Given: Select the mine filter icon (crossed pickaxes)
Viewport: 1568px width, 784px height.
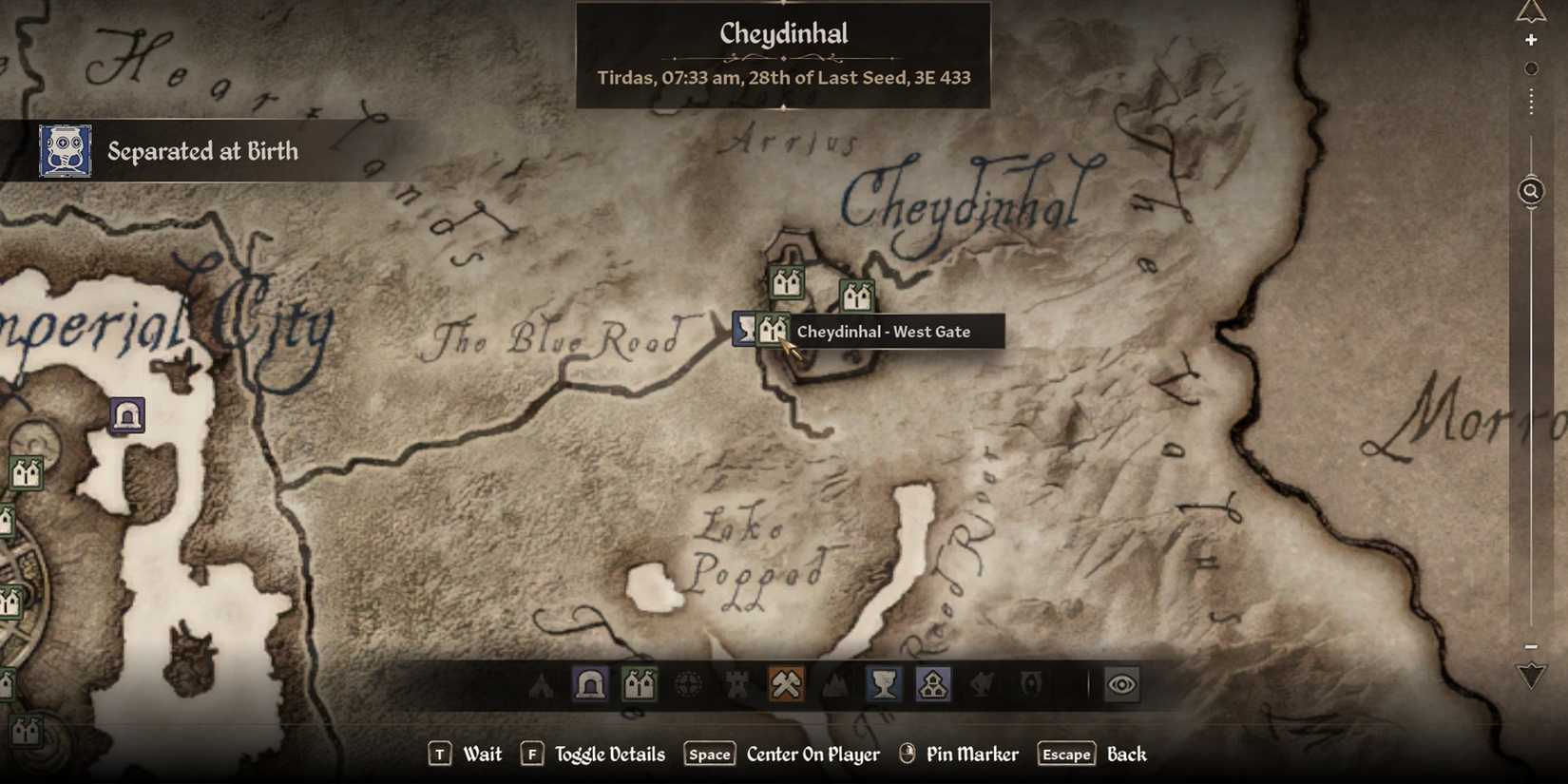Looking at the screenshot, I should click(x=786, y=682).
